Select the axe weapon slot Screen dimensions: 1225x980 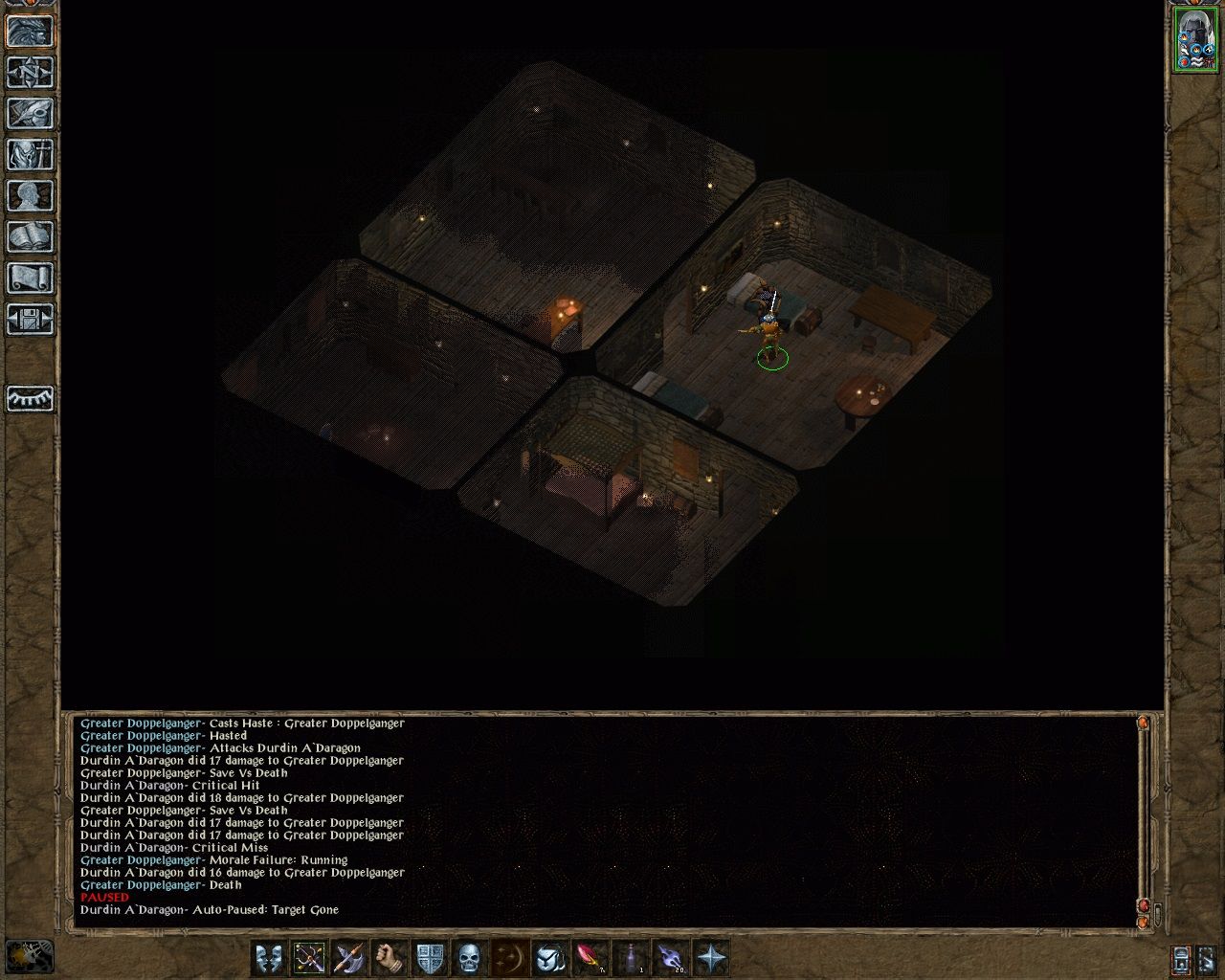348,957
